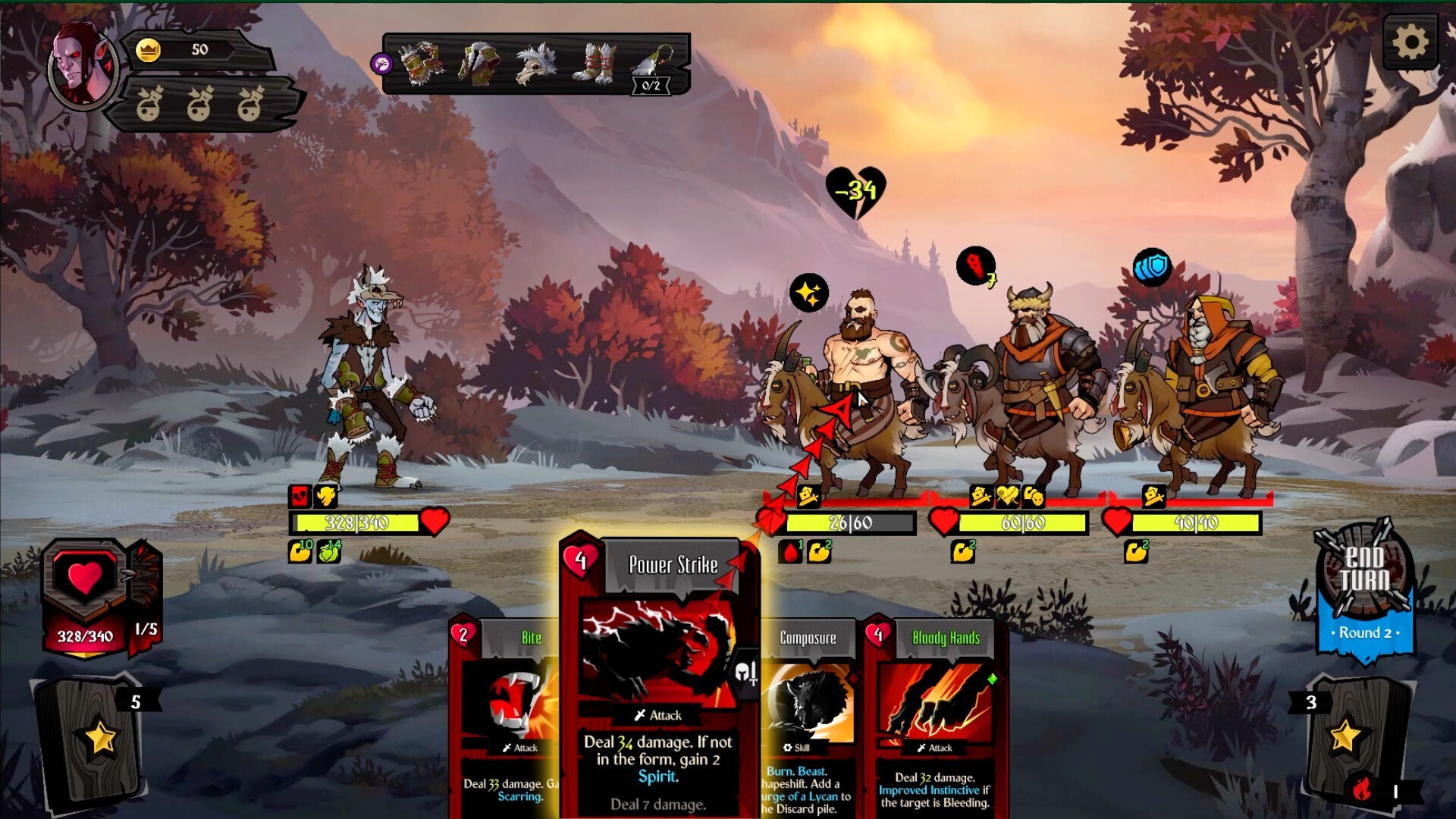Screen dimensions: 1456x819
Task: Inspect the blood drop bleed status
Action: tap(790, 552)
